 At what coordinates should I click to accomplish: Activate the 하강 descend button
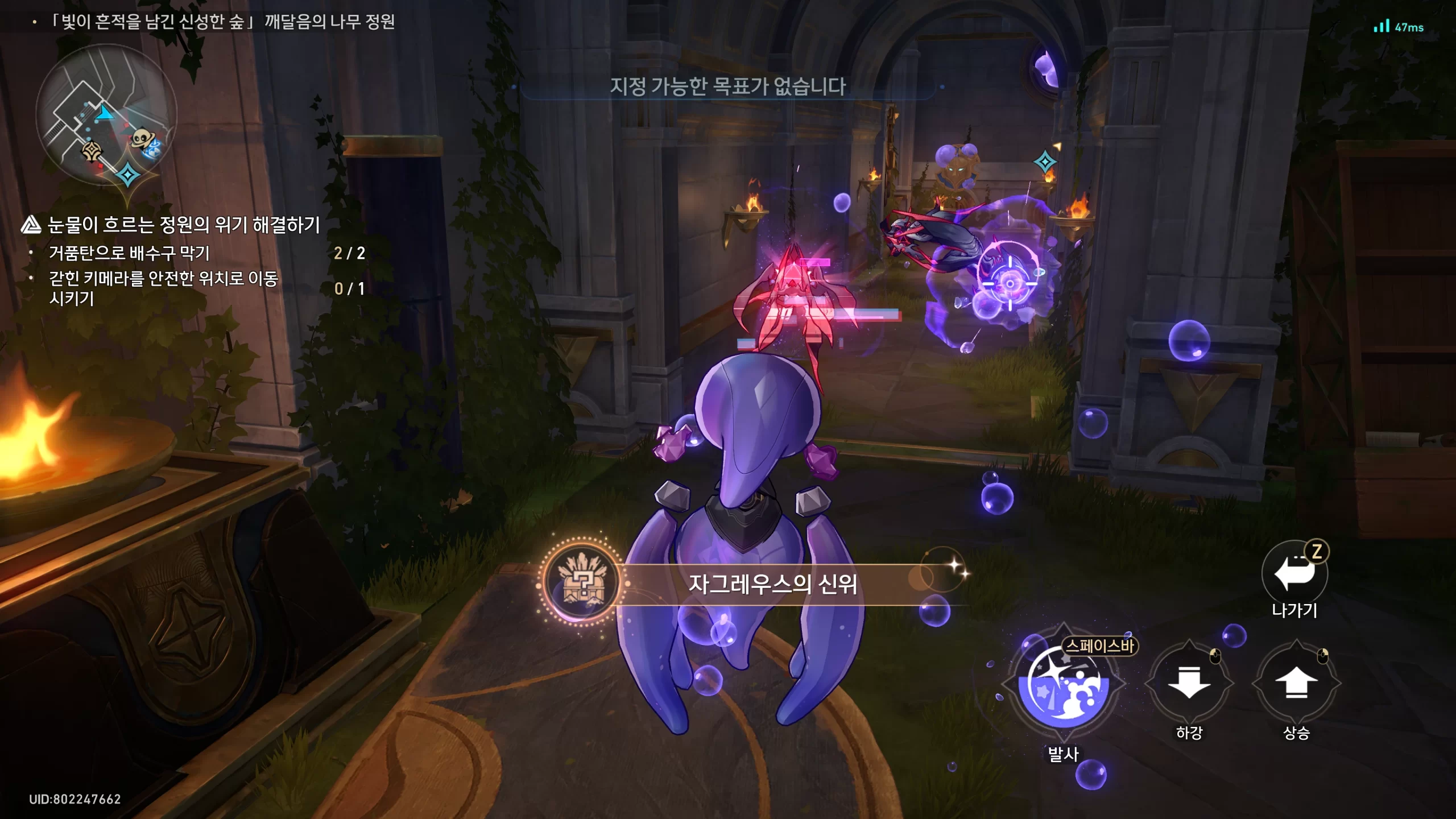(1189, 682)
